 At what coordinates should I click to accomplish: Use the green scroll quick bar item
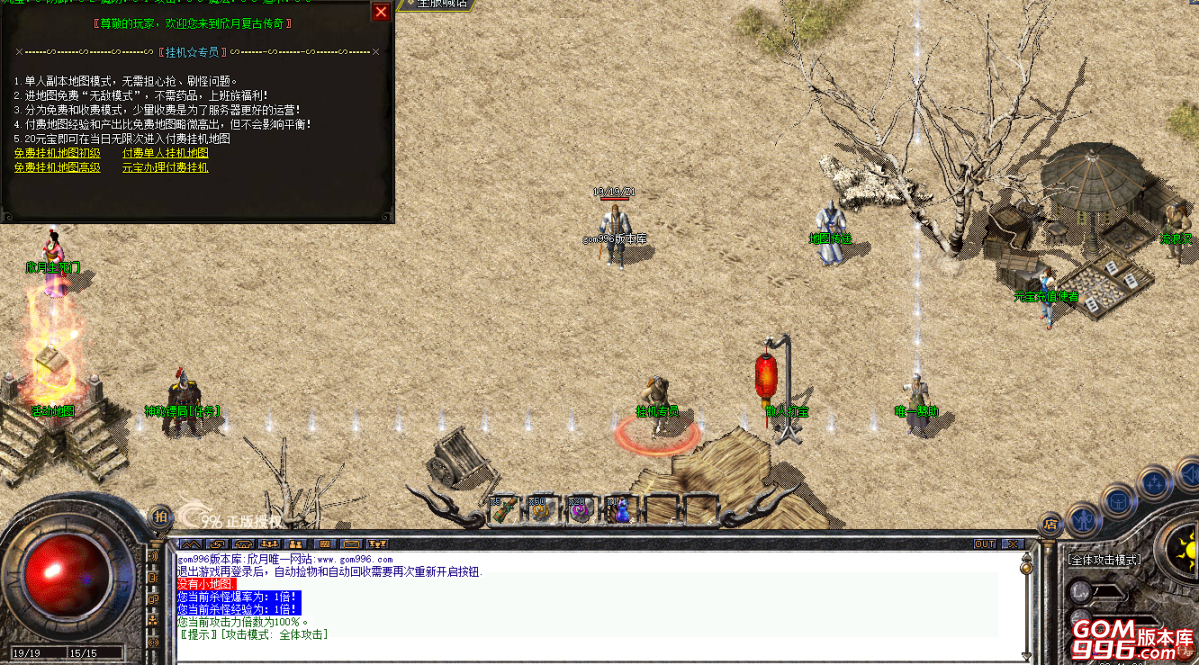pyautogui.click(x=502, y=511)
